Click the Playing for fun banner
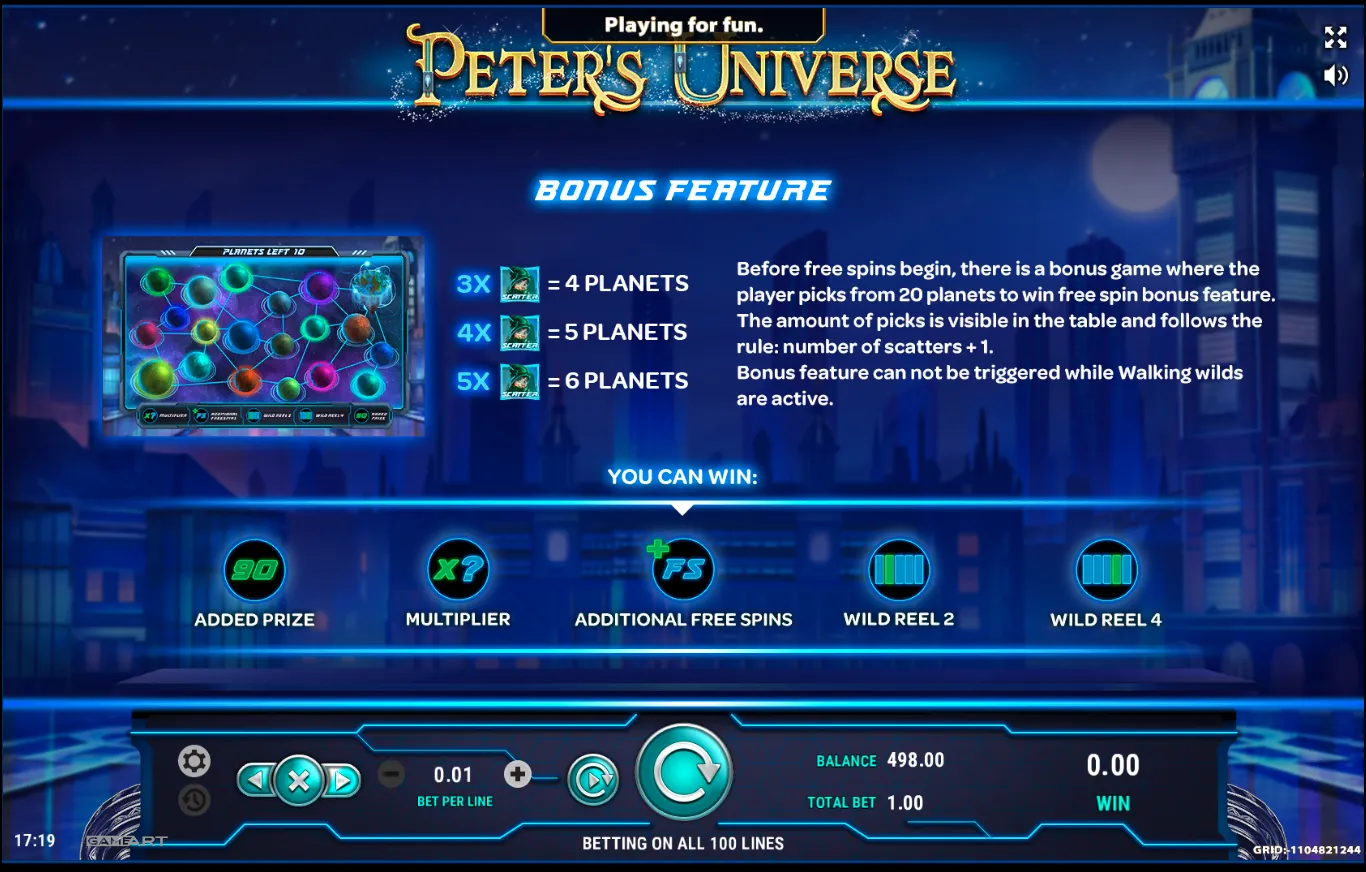Image resolution: width=1366 pixels, height=872 pixels. click(683, 24)
